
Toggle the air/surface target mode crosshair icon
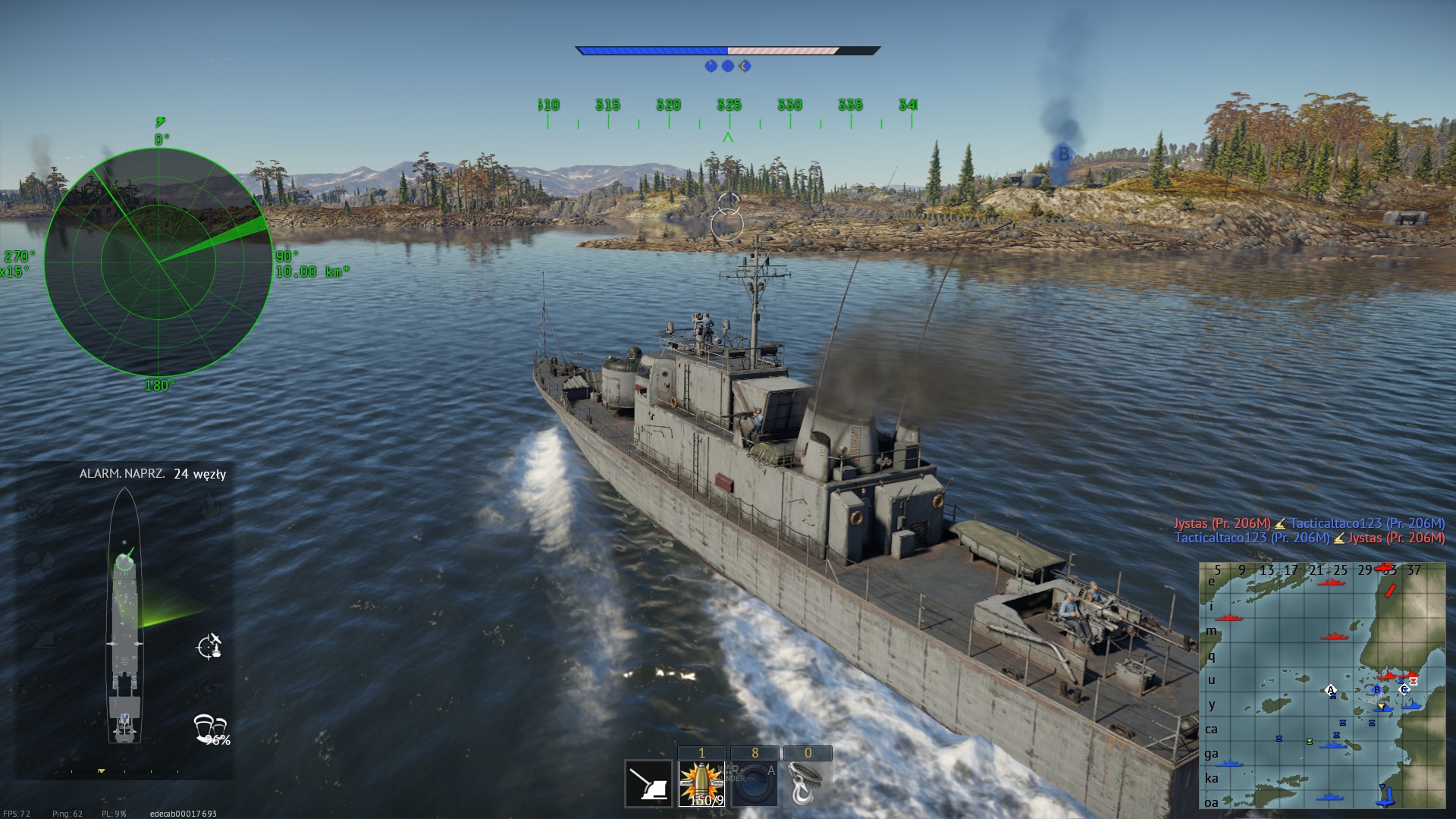pyautogui.click(x=209, y=646)
